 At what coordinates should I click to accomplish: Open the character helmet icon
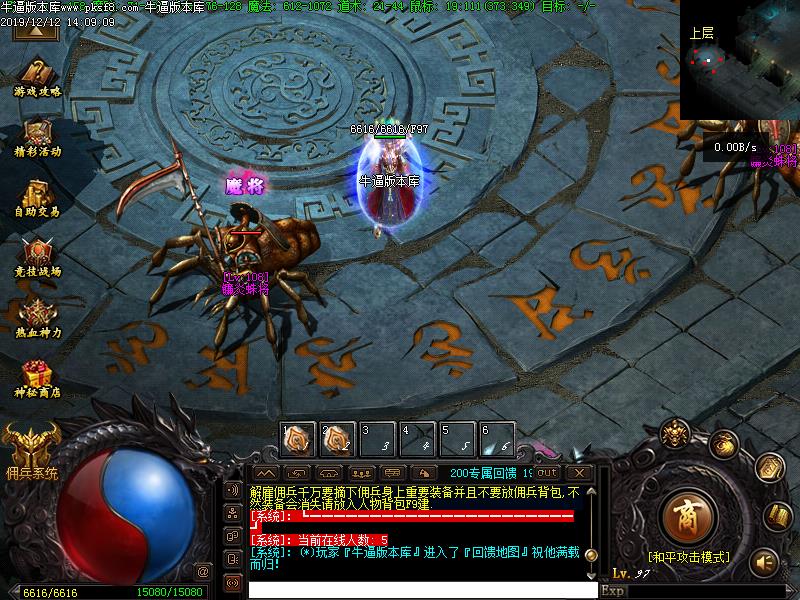coord(674,435)
